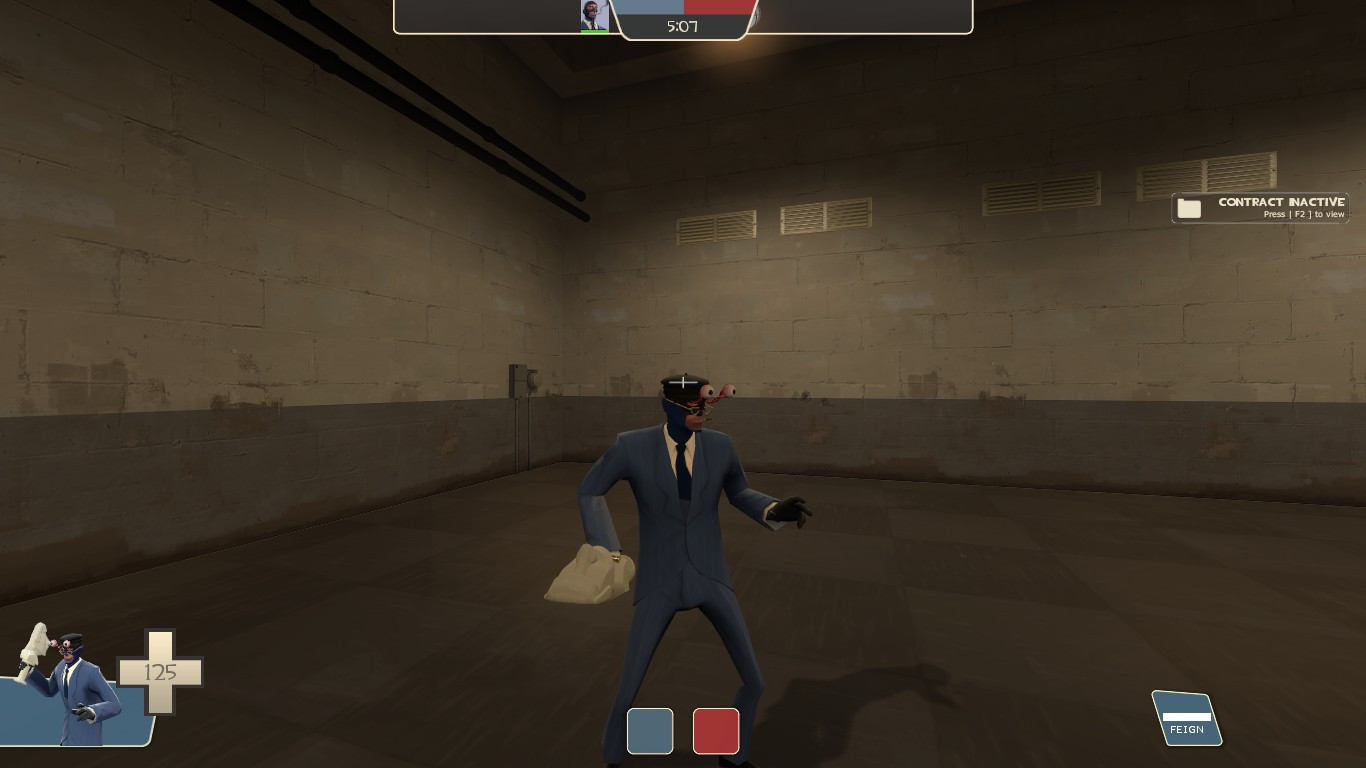Toggle the RED disguise team square
The image size is (1366, 768).
716,731
